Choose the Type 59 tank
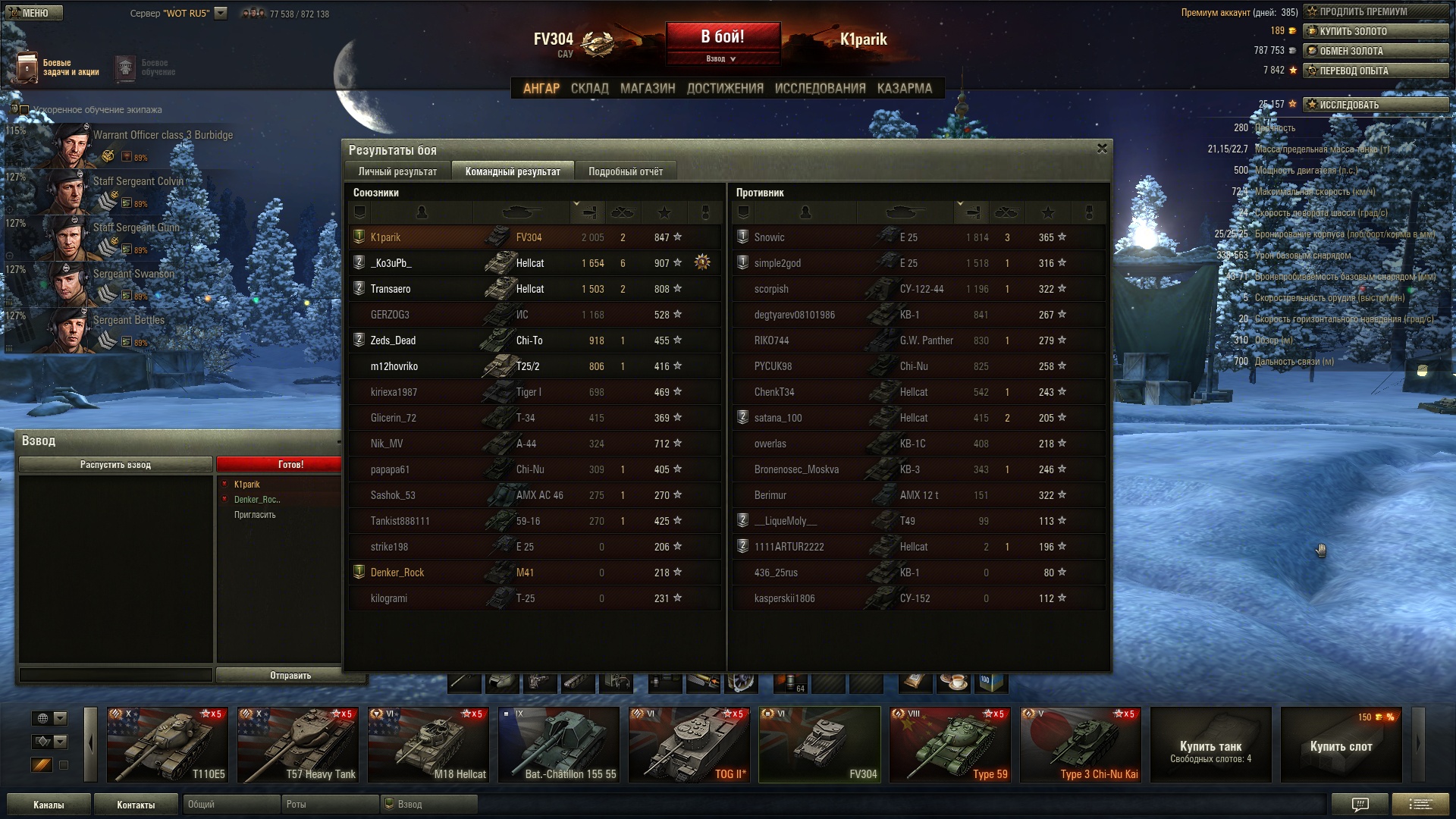 click(x=950, y=744)
